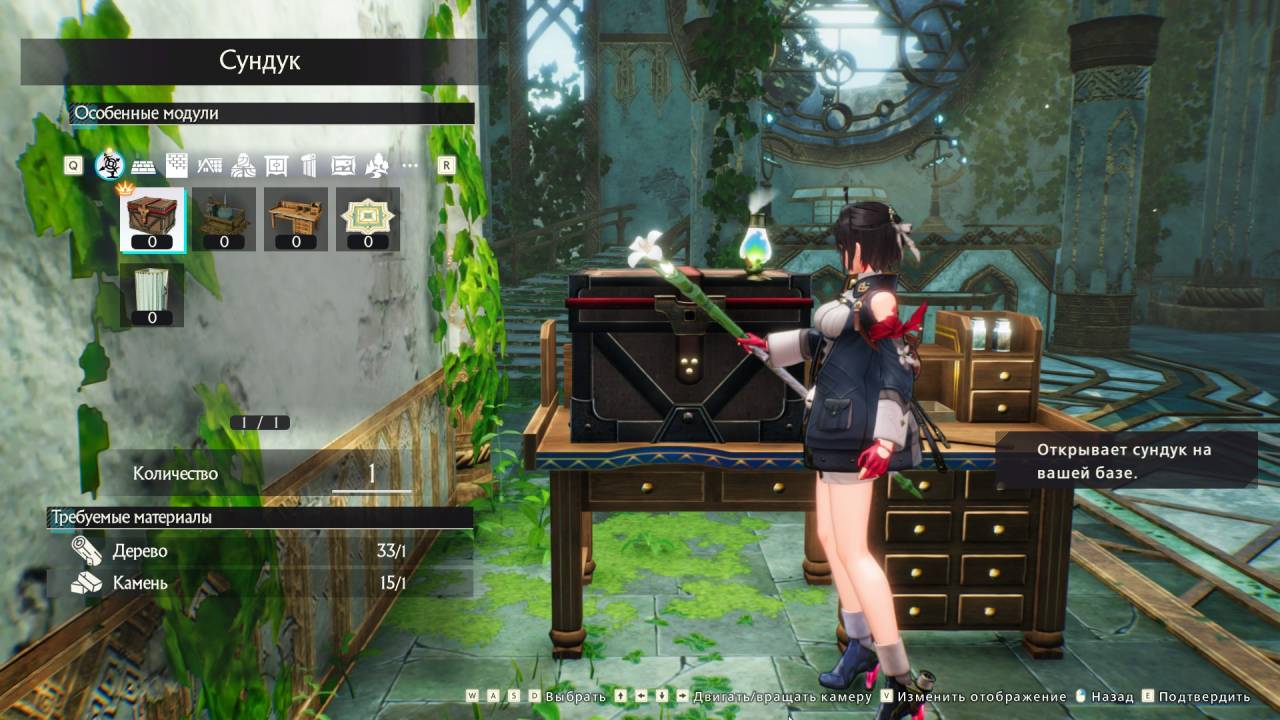Show the stacked materials pile category
The width and height of the screenshot is (1280, 720).
click(243, 165)
